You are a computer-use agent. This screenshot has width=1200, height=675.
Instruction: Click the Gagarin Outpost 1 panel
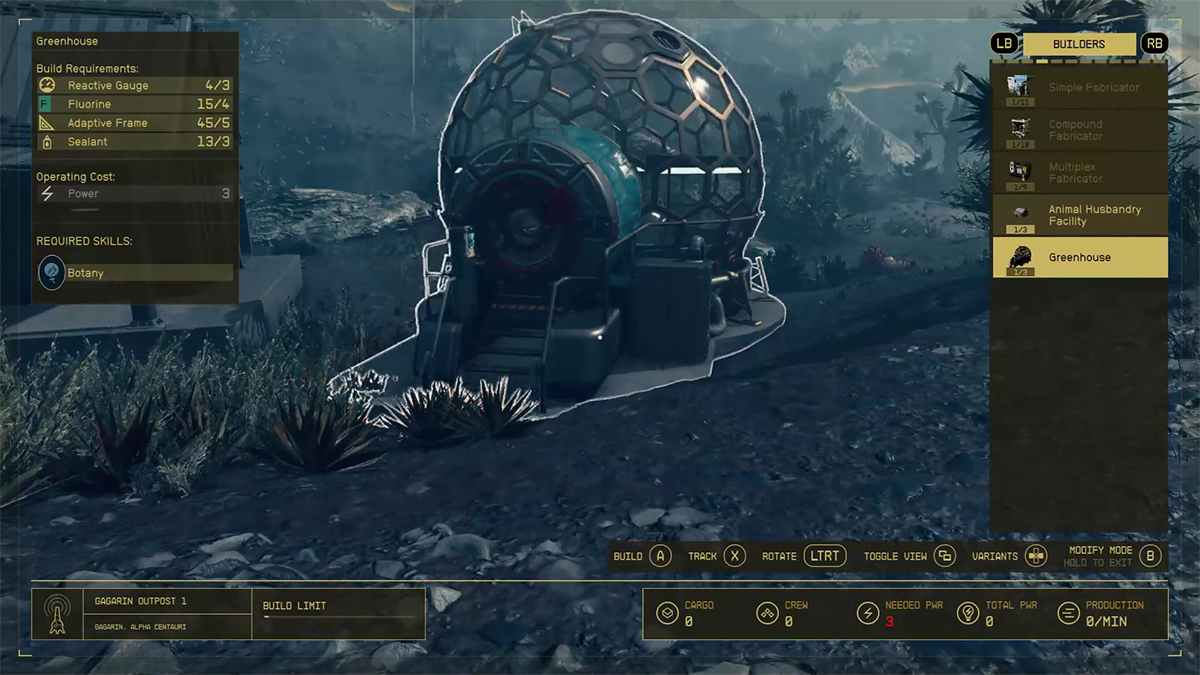[141, 613]
